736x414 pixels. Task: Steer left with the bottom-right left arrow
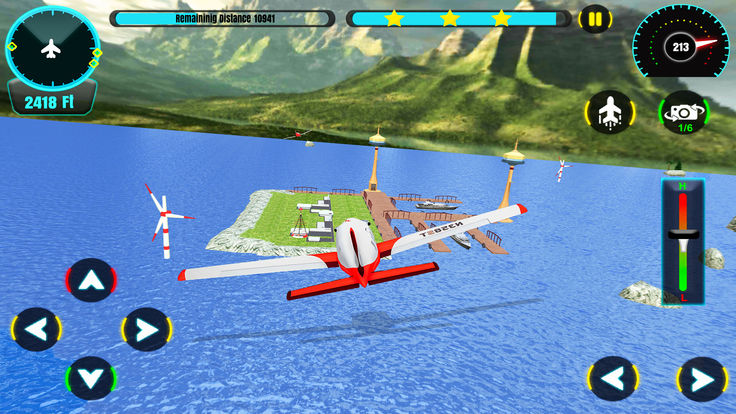point(613,379)
